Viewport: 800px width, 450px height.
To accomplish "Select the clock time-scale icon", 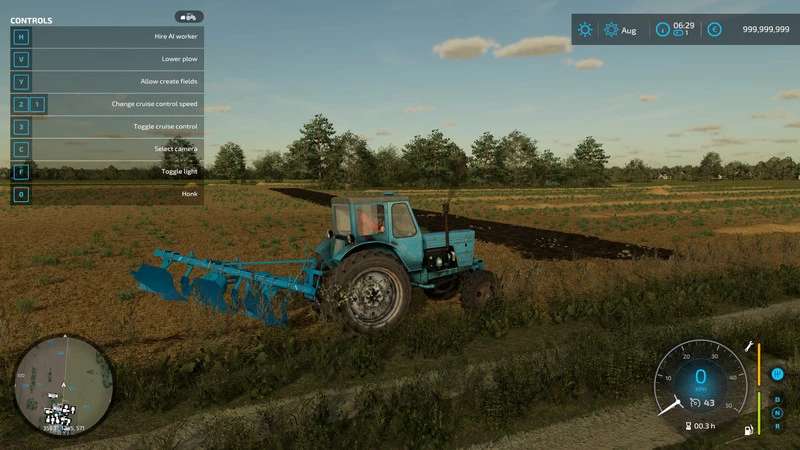I will click(663, 30).
